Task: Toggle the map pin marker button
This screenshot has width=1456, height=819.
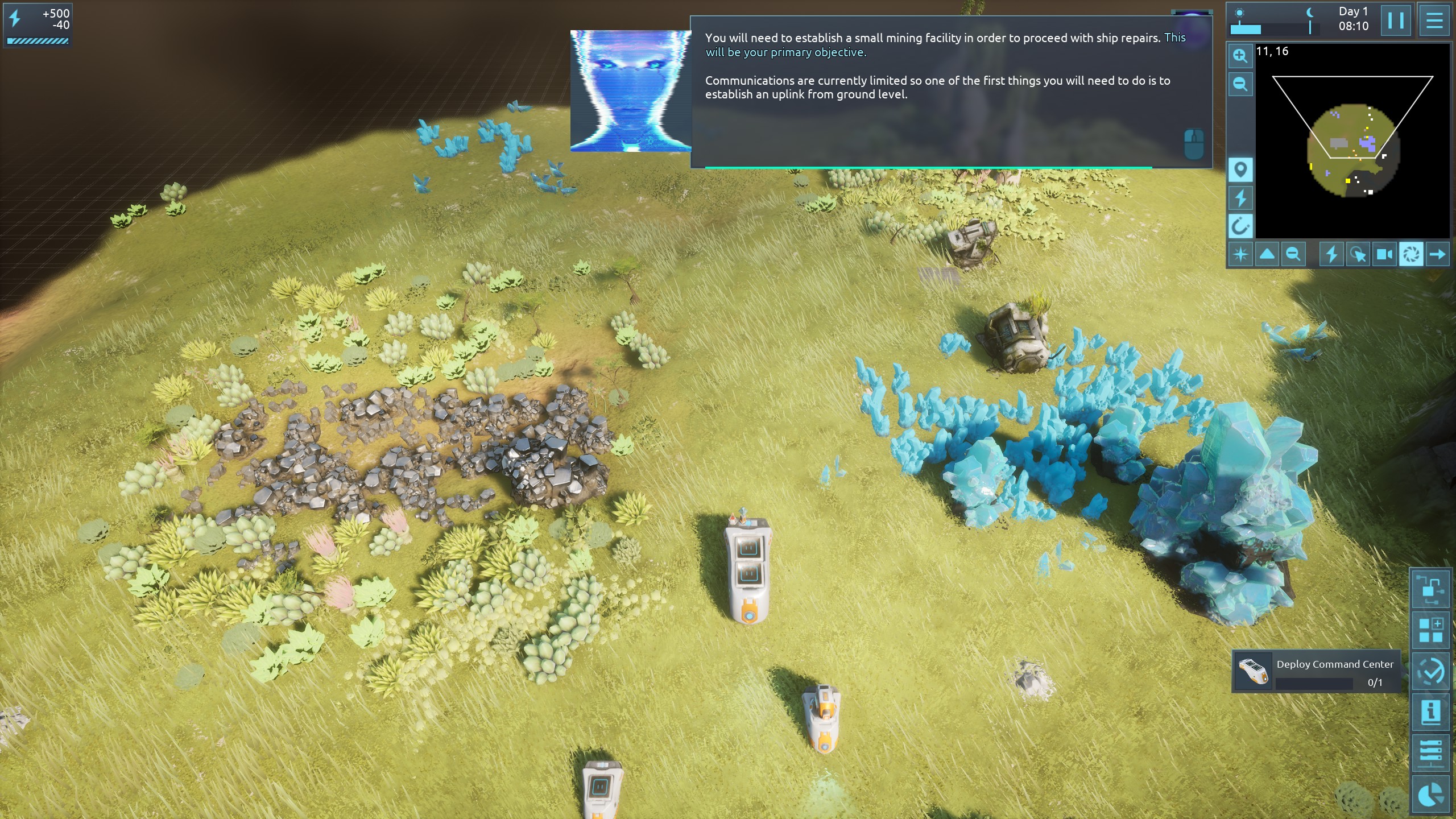Action: pyautogui.click(x=1240, y=169)
